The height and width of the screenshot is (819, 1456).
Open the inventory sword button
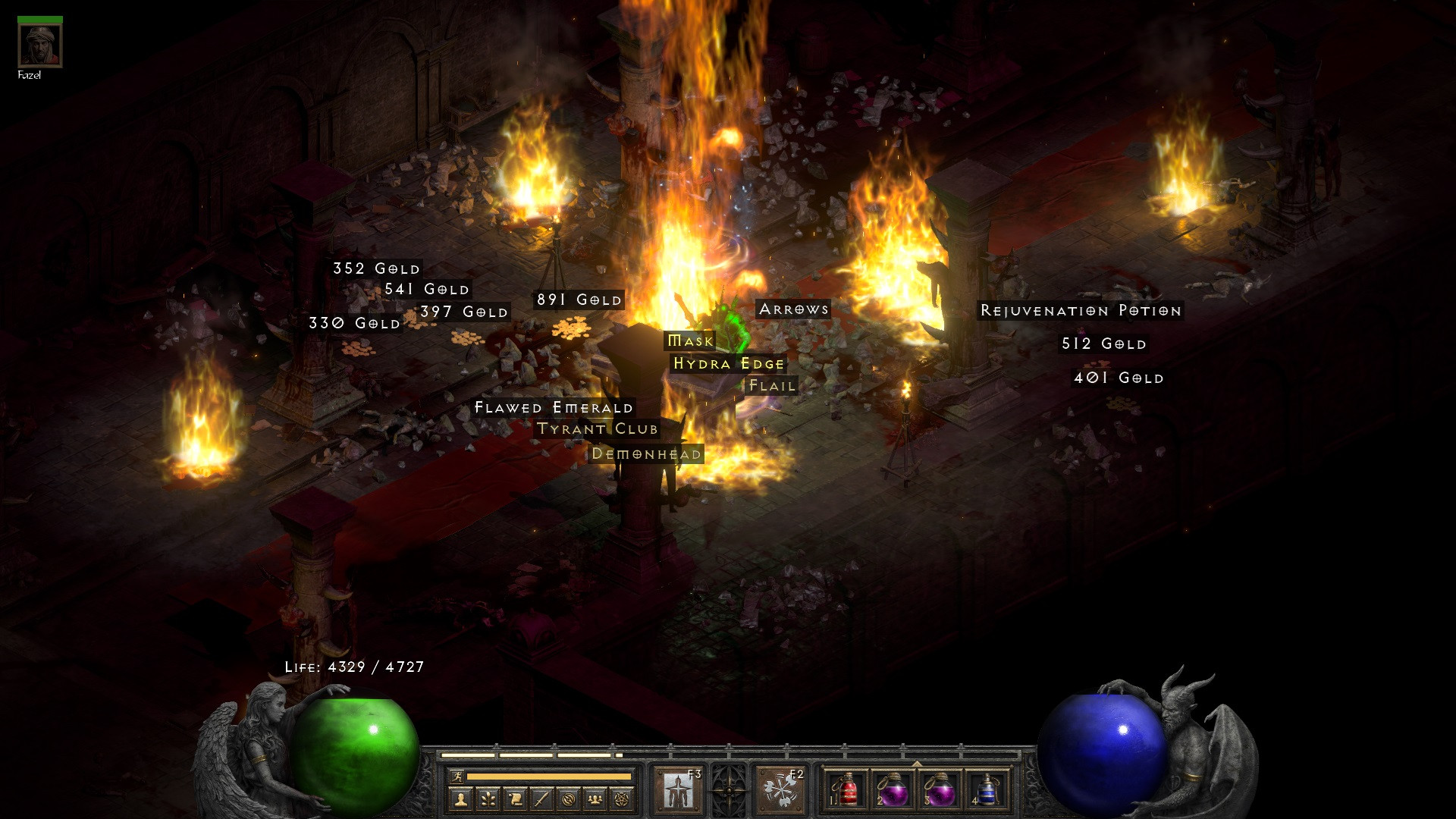click(x=541, y=799)
